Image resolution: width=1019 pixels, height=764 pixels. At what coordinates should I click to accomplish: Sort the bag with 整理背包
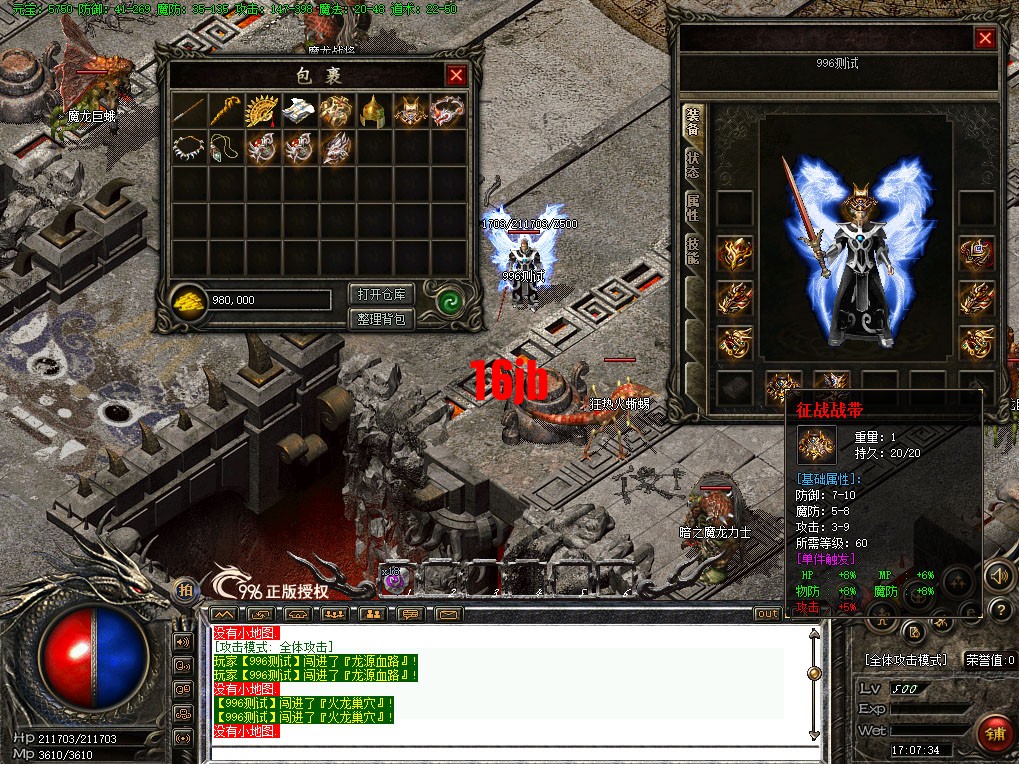381,319
